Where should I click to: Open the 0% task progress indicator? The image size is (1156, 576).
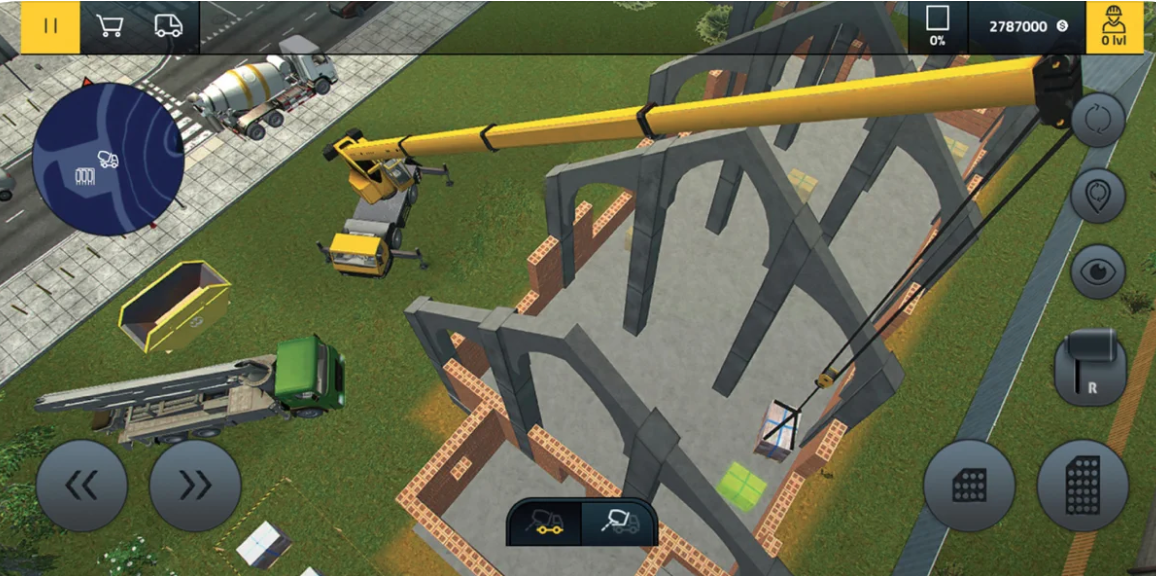pos(938,26)
